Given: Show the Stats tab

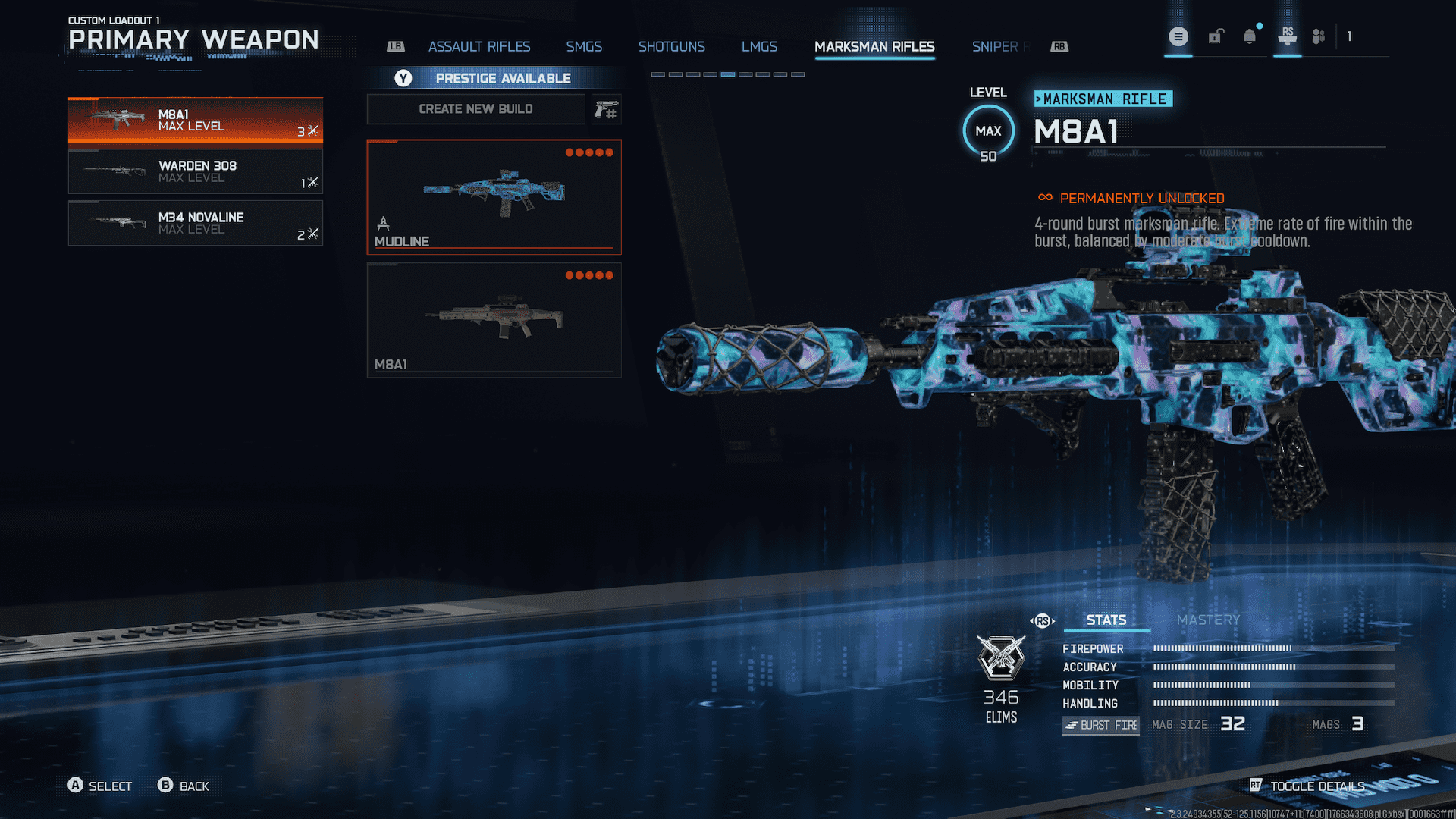Looking at the screenshot, I should tap(1106, 620).
